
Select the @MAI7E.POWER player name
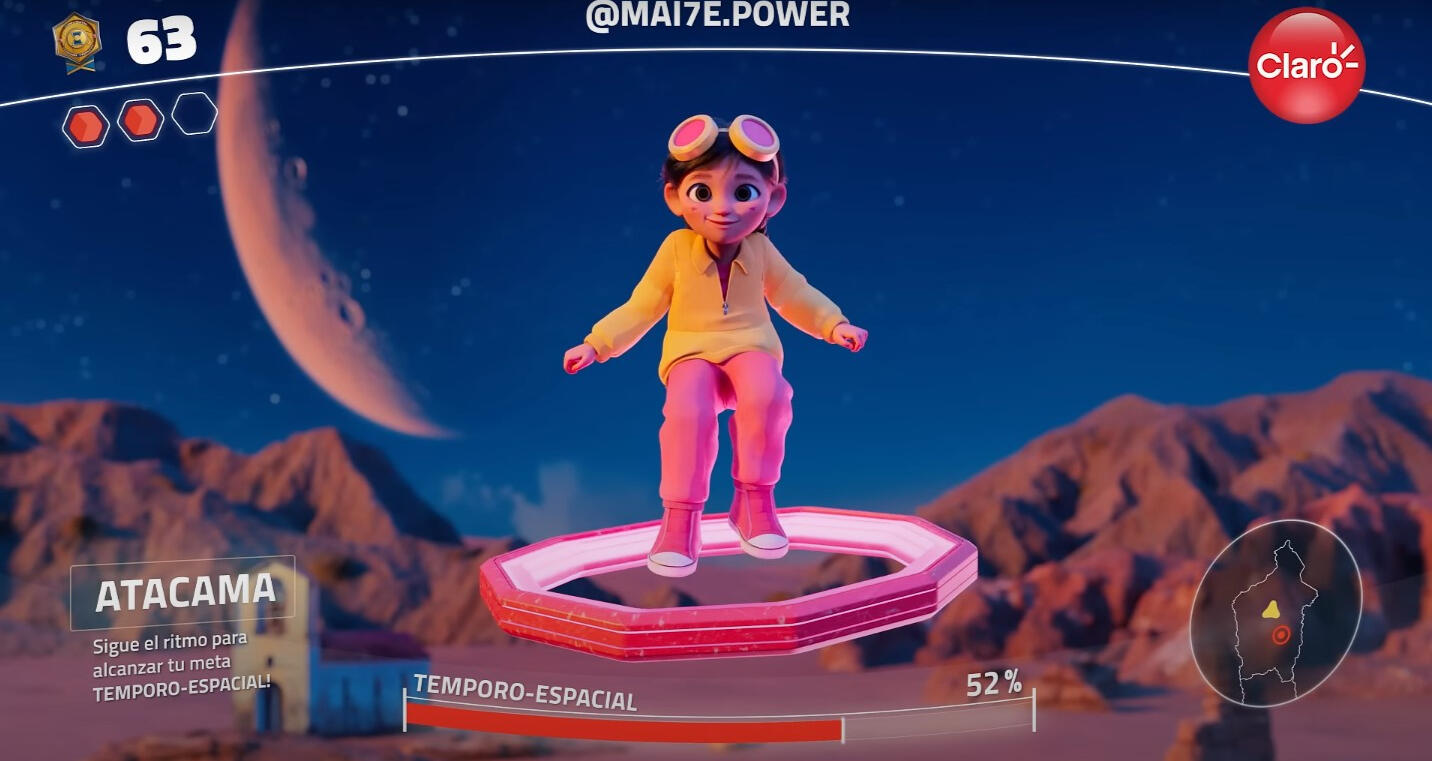tap(717, 15)
